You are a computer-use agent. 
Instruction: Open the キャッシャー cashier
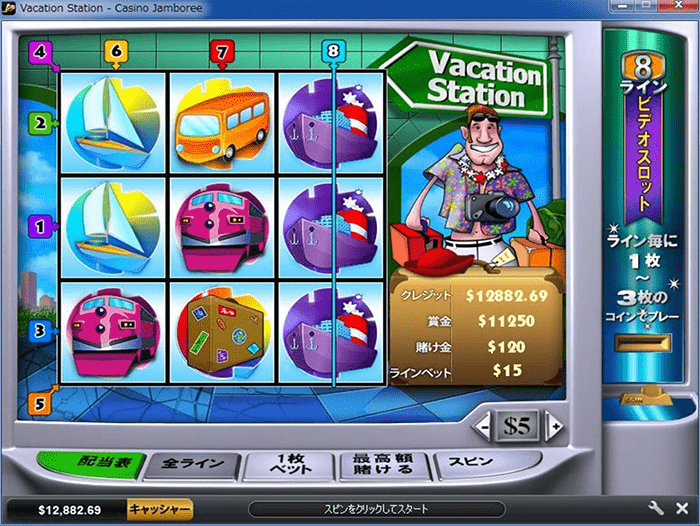click(159, 509)
